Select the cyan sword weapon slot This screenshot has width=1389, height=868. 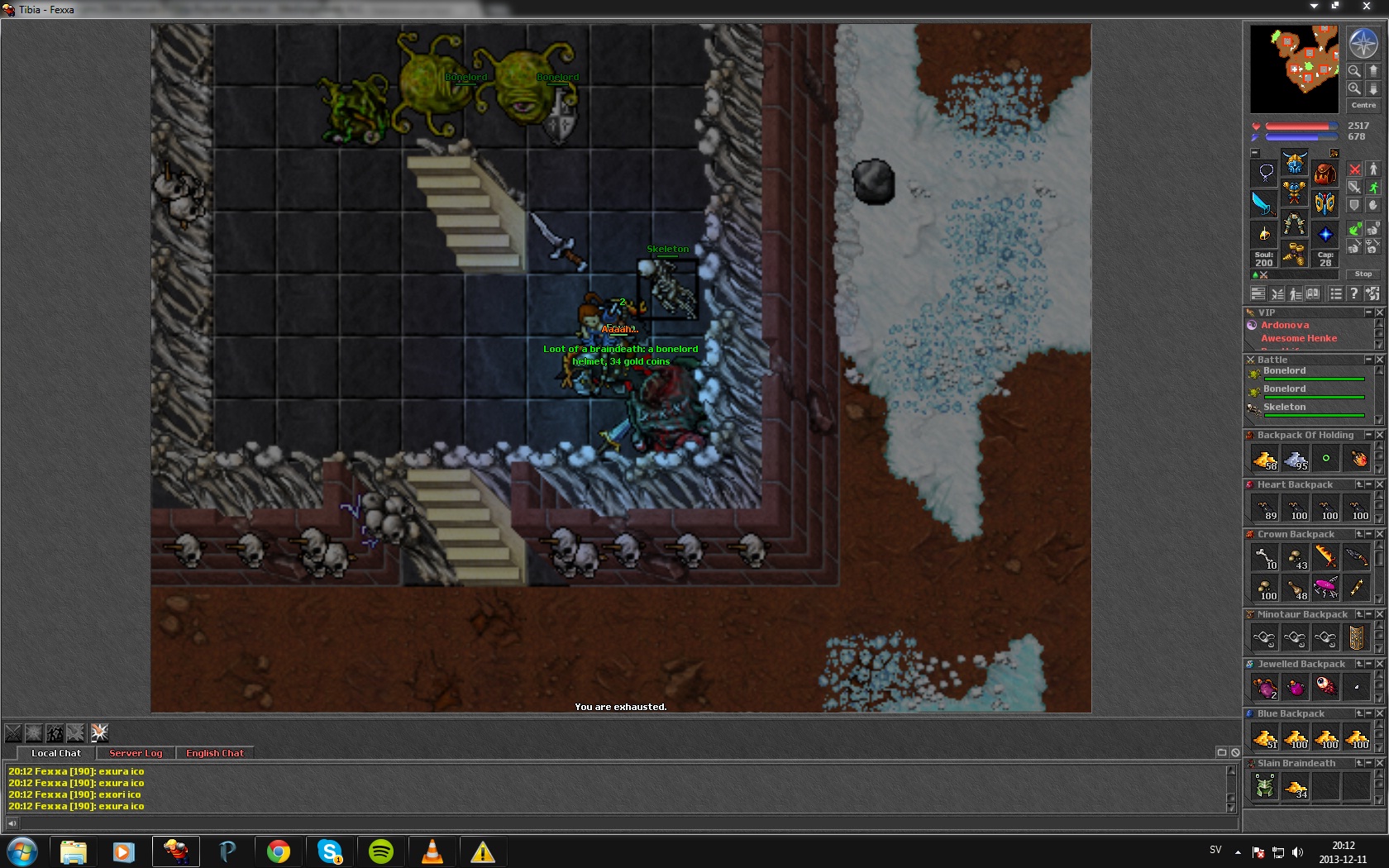(x=1263, y=203)
